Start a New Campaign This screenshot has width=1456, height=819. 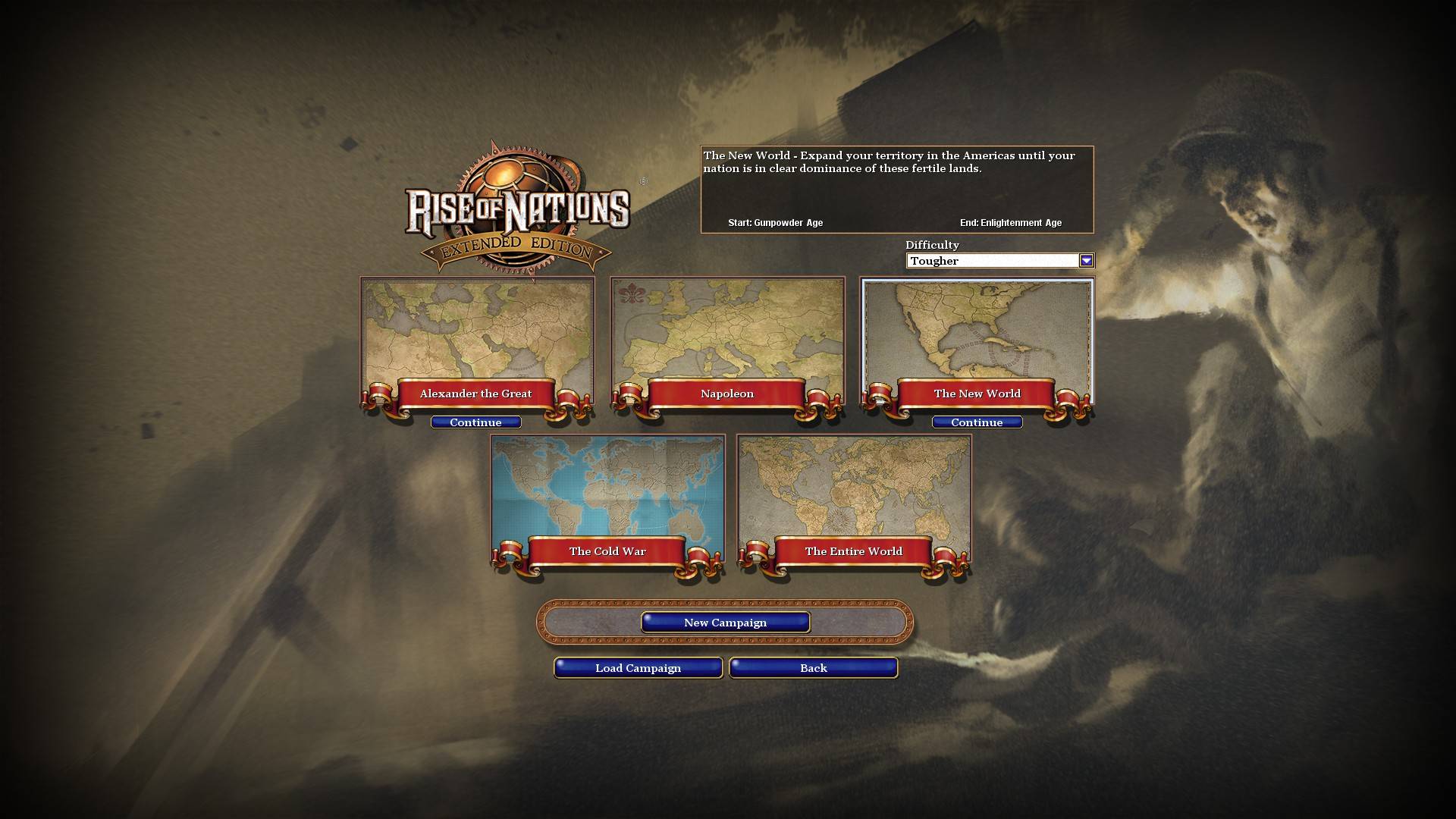pyautogui.click(x=725, y=622)
